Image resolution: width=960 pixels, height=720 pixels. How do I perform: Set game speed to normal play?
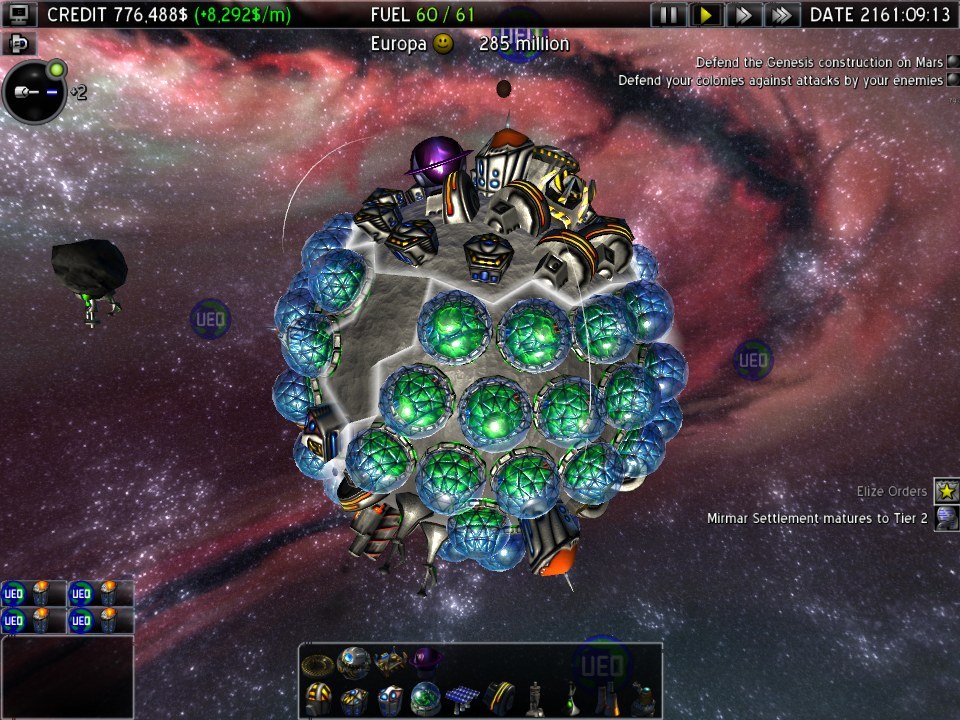(706, 15)
